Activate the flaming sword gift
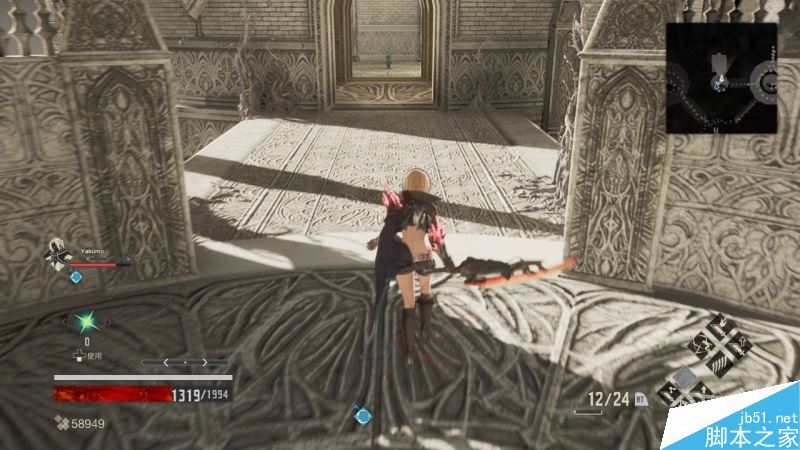The image size is (800, 450). [x=720, y=326]
